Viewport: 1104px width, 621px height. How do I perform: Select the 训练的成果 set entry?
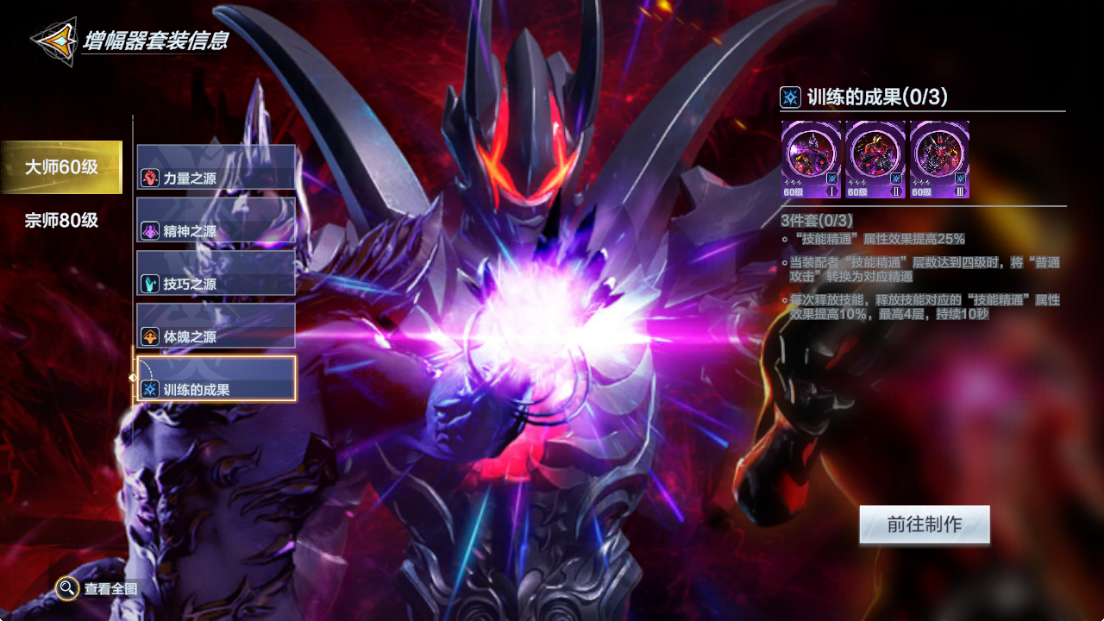coord(216,379)
